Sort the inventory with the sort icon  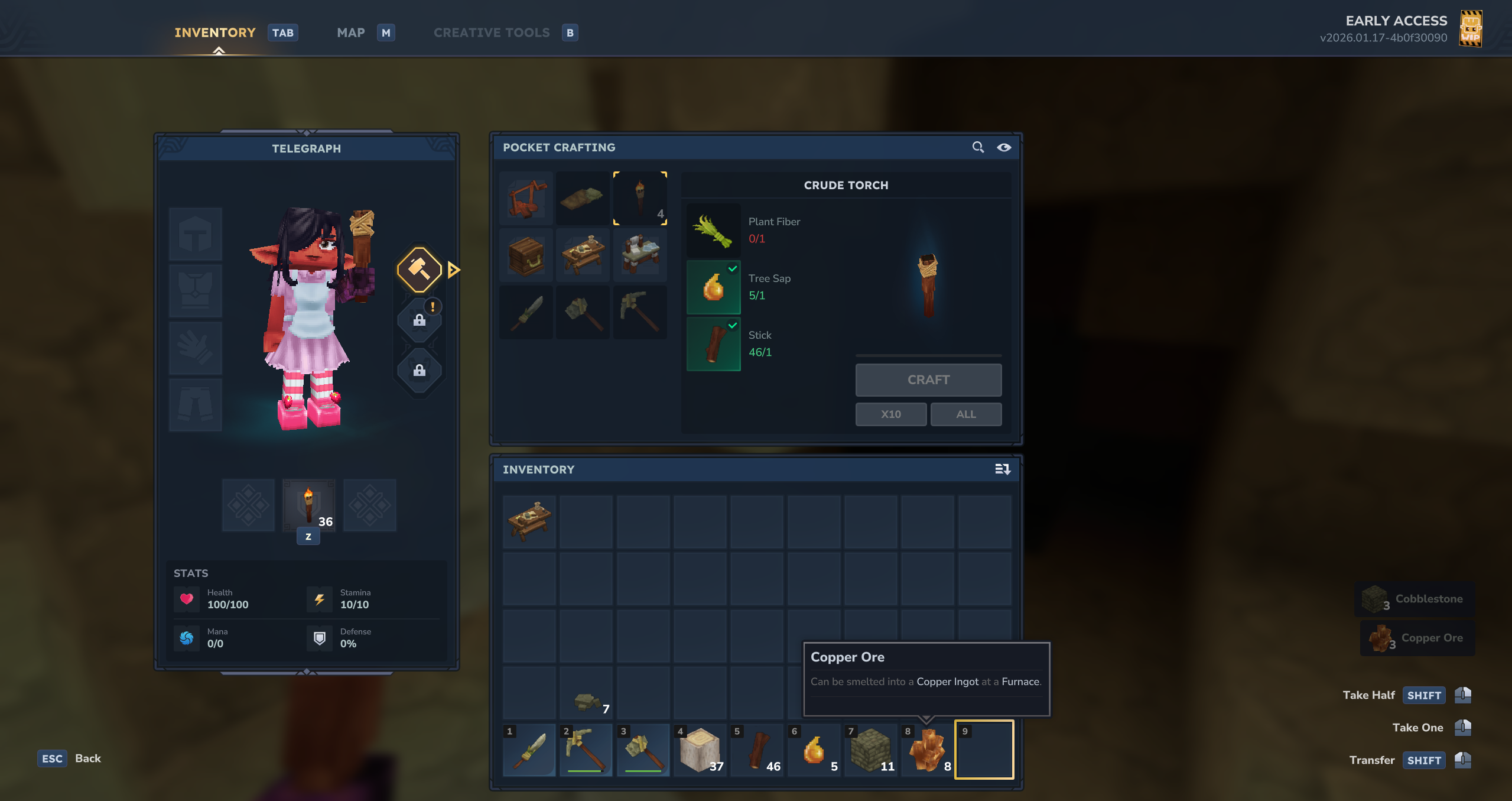[1002, 469]
